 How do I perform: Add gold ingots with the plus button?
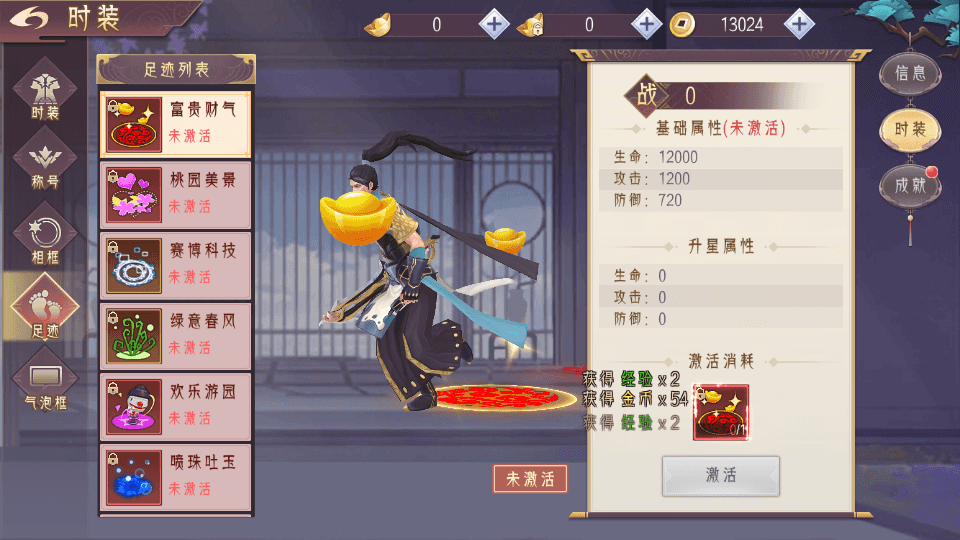(494, 24)
